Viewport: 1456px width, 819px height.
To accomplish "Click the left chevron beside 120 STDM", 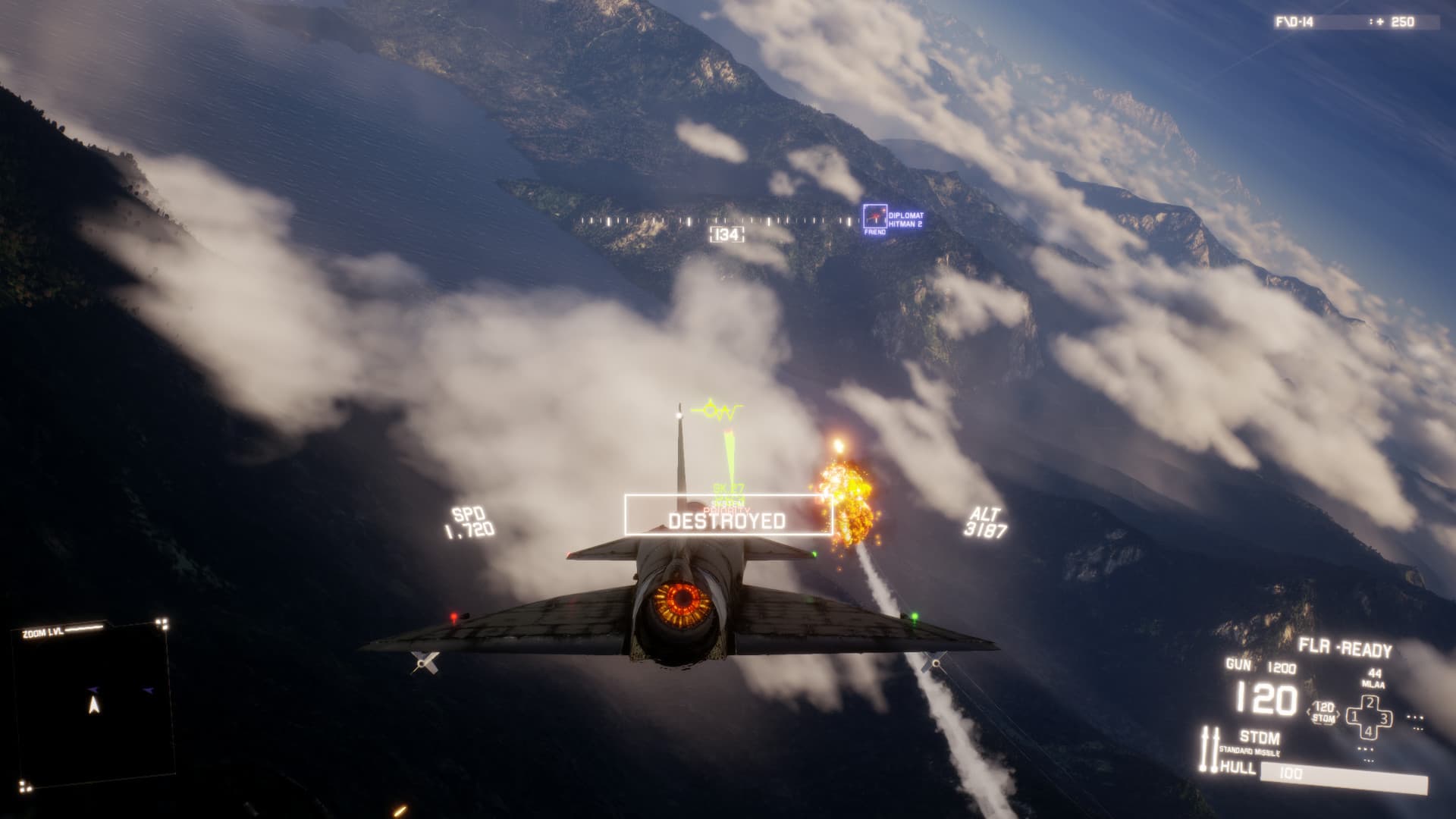I will (1308, 713).
